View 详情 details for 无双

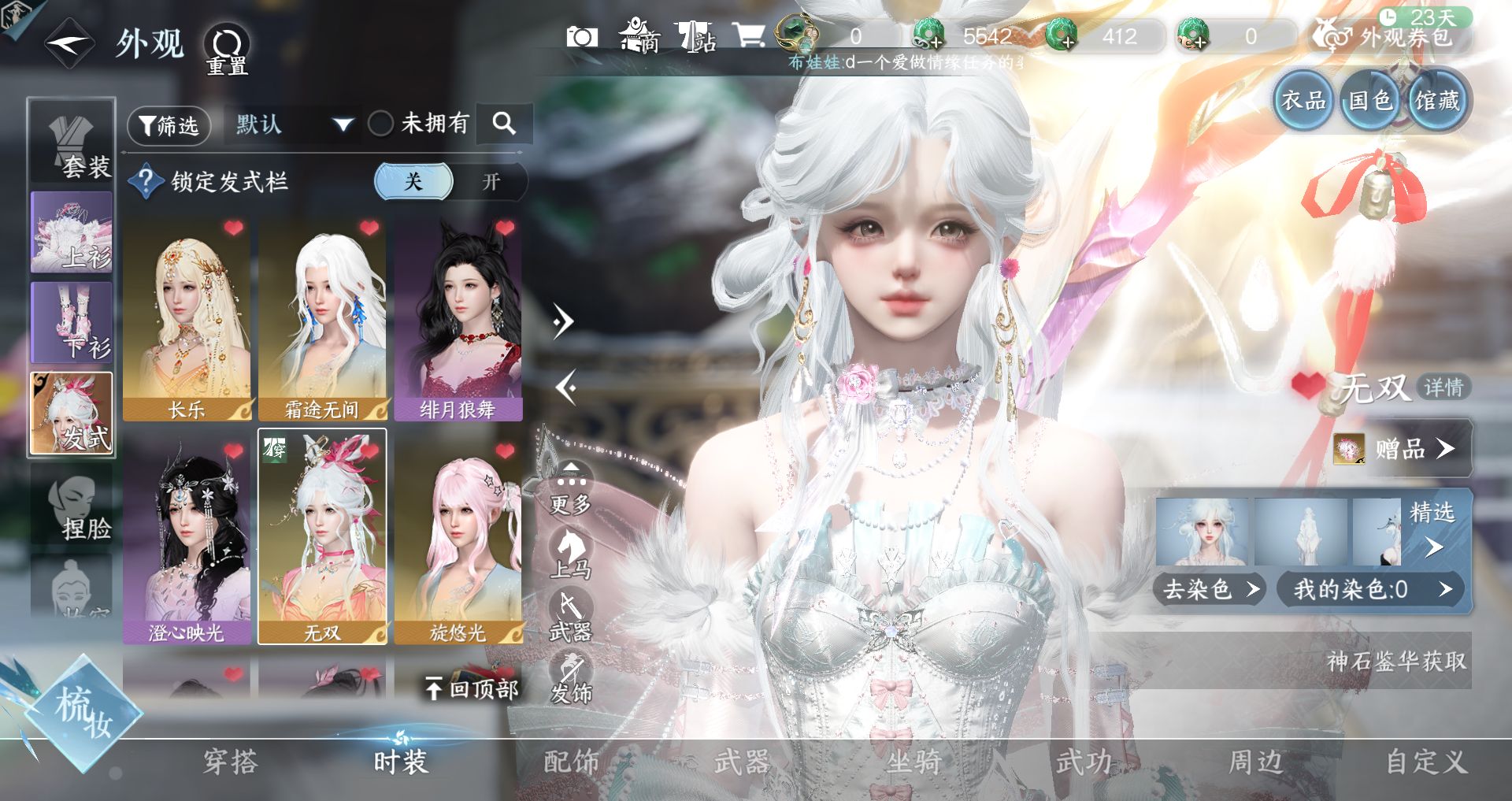click(x=1443, y=388)
